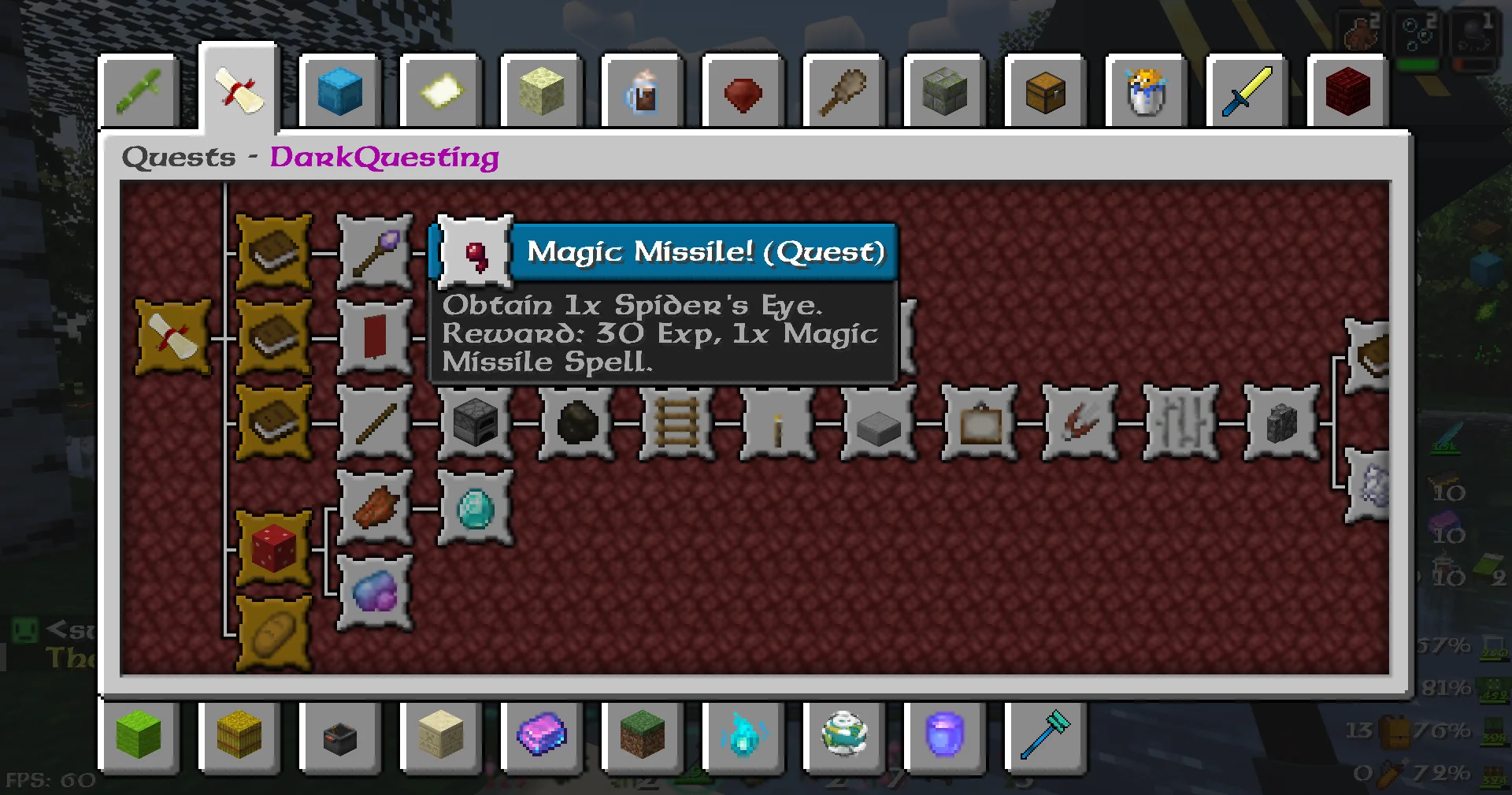Switch to the diamond sword quest line tab
This screenshot has height=795, width=1512.
point(1247,91)
